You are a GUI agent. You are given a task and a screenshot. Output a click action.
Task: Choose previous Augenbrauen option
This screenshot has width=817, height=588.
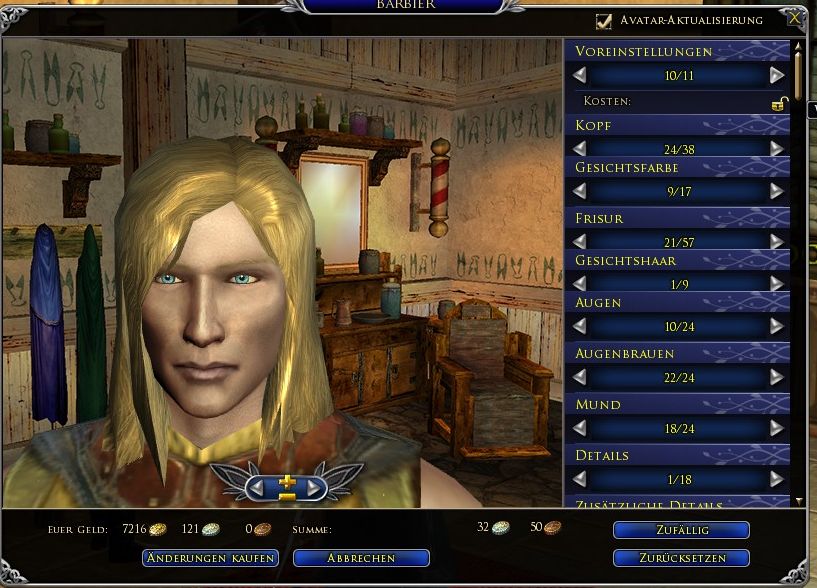[580, 377]
